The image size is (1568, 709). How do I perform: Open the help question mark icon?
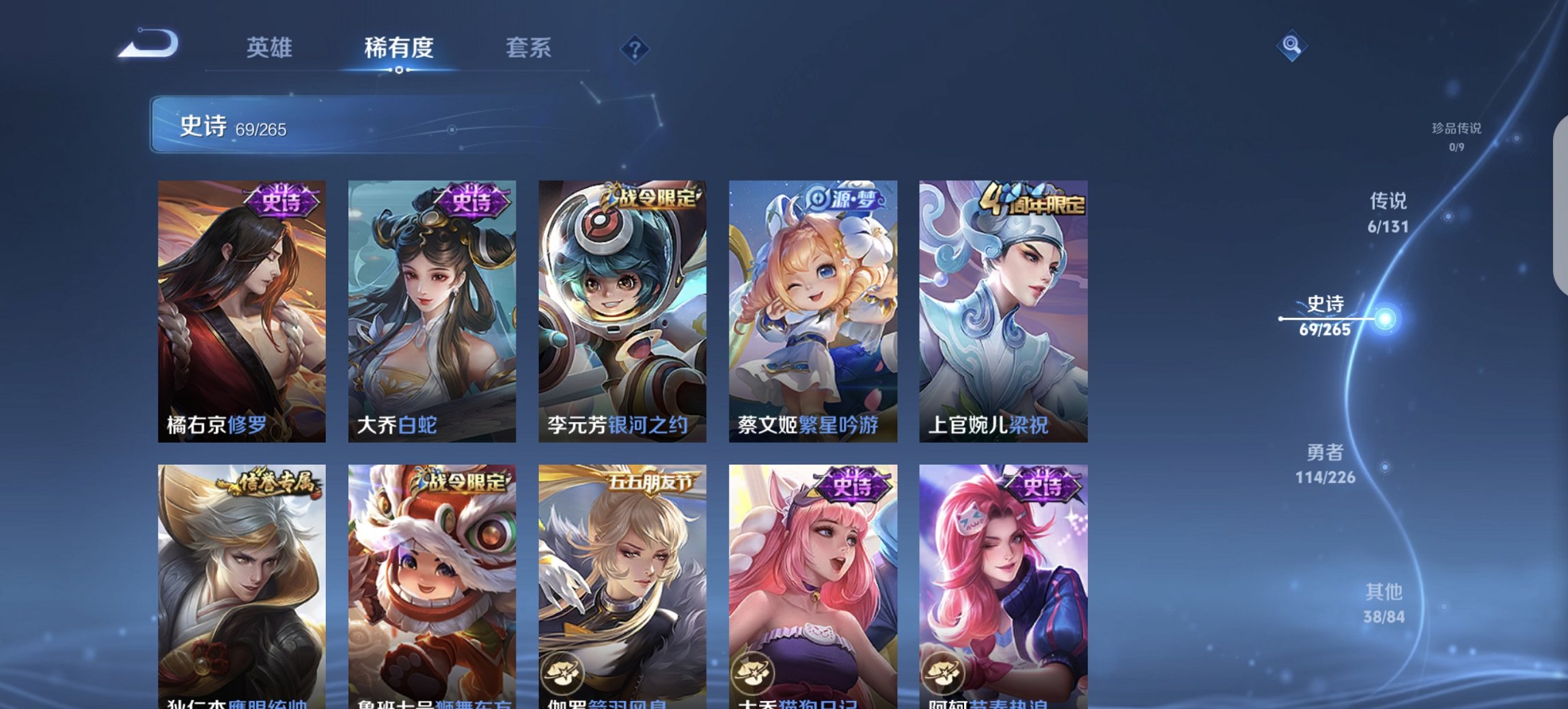click(635, 51)
